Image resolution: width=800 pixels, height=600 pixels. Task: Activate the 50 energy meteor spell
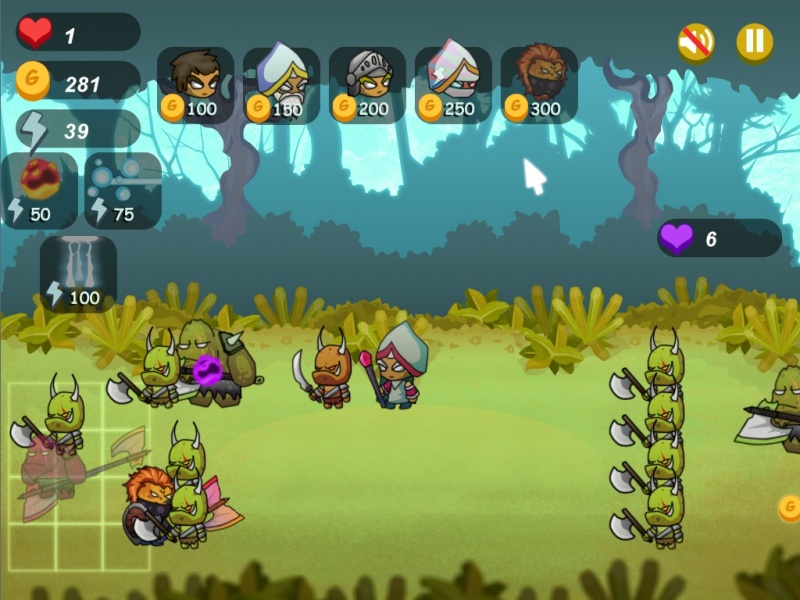point(40,190)
